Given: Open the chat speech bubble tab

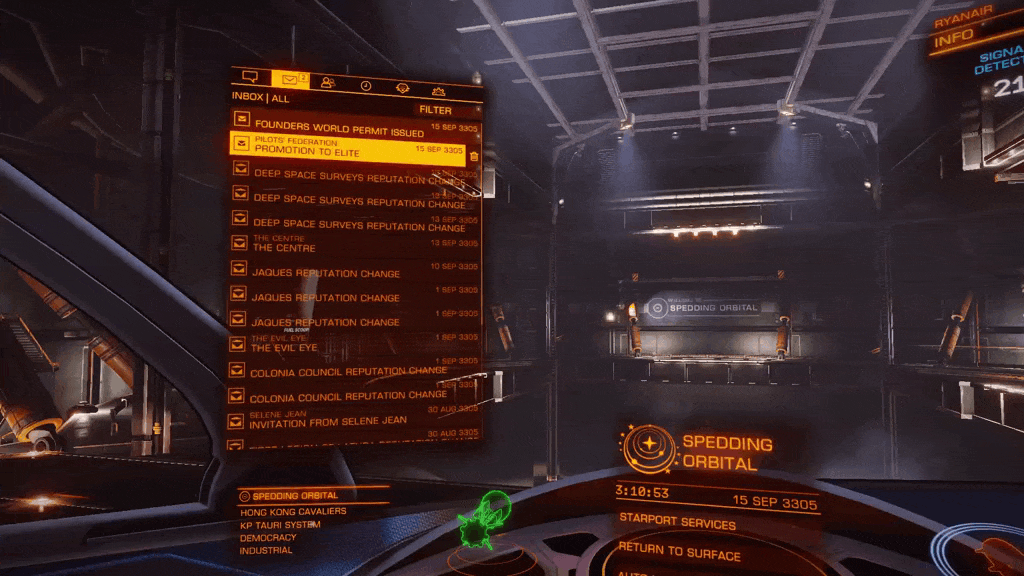Looking at the screenshot, I should tap(250, 79).
